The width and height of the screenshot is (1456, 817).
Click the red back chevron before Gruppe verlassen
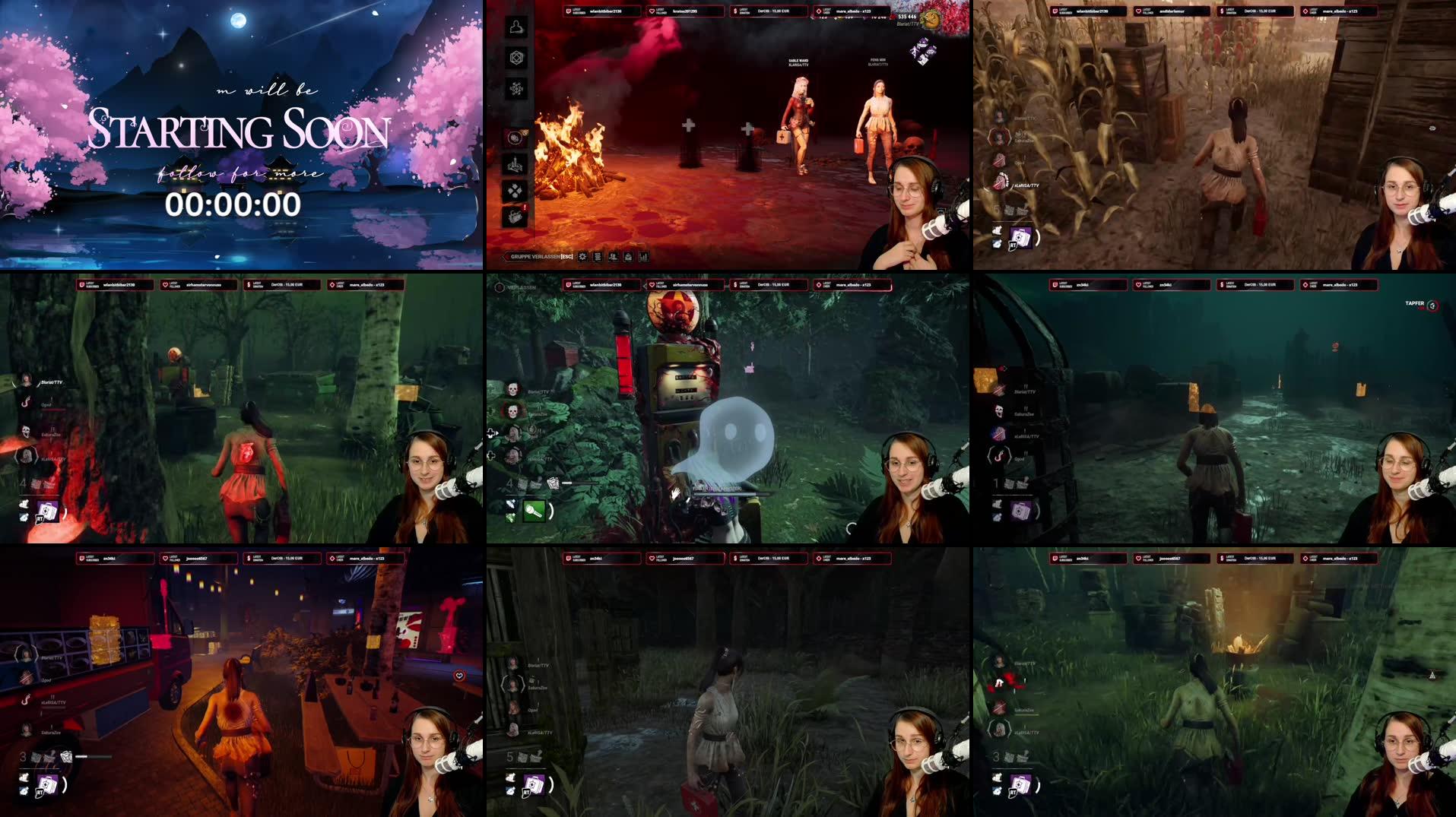(x=508, y=257)
